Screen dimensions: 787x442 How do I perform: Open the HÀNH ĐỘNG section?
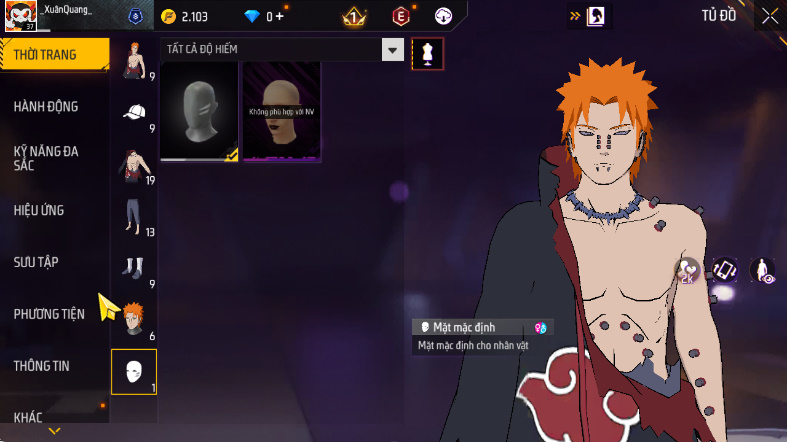pyautogui.click(x=46, y=107)
